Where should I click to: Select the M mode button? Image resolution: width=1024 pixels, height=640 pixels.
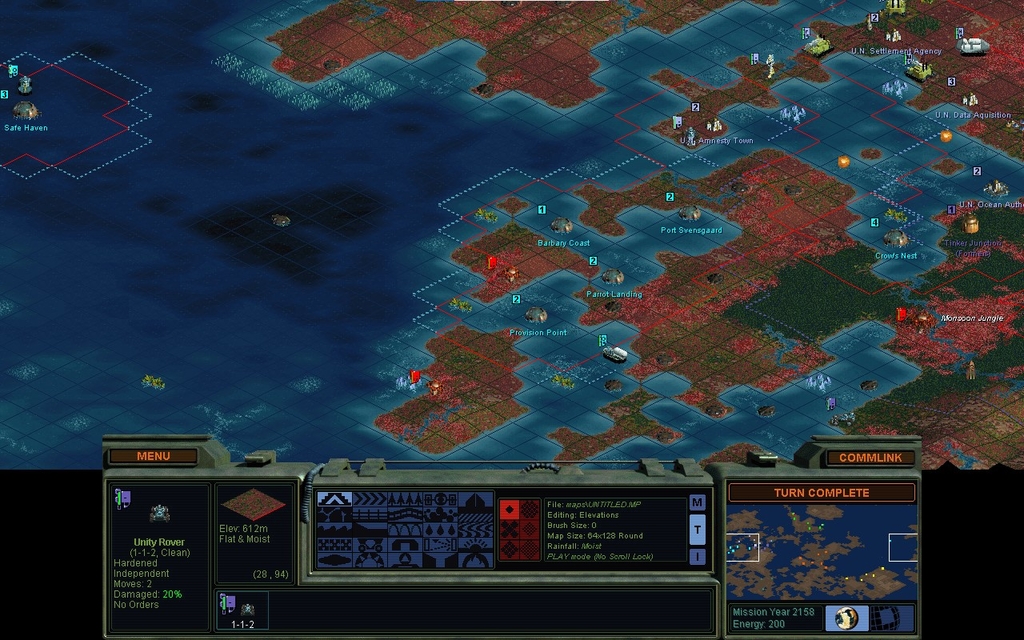pyautogui.click(x=697, y=502)
